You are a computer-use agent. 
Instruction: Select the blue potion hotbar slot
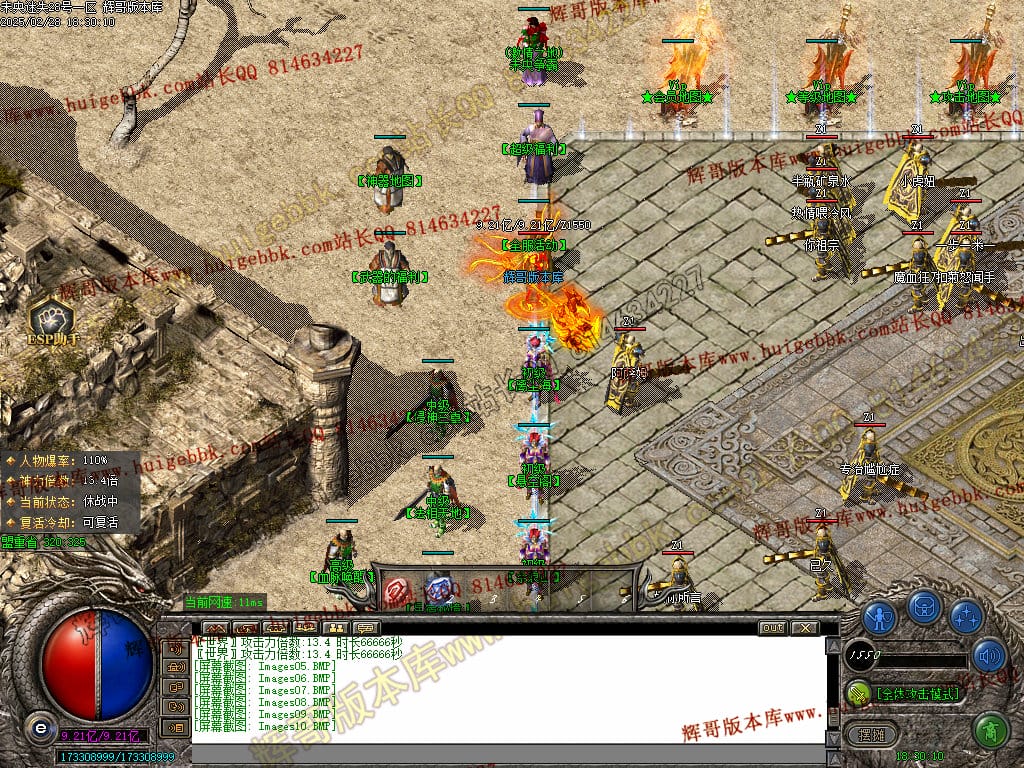click(439, 588)
